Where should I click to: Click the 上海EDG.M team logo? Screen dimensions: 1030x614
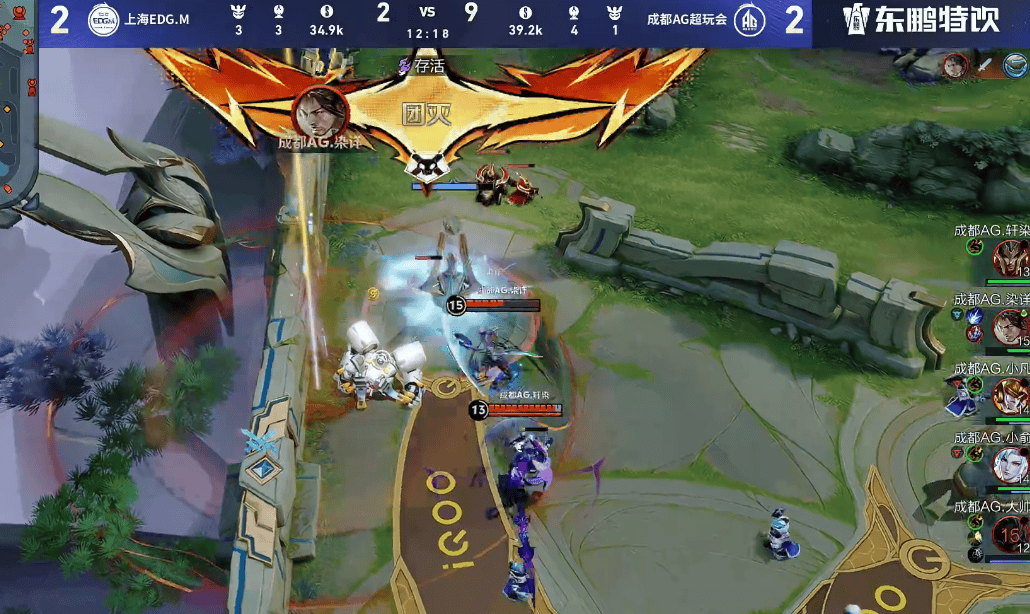pos(103,20)
